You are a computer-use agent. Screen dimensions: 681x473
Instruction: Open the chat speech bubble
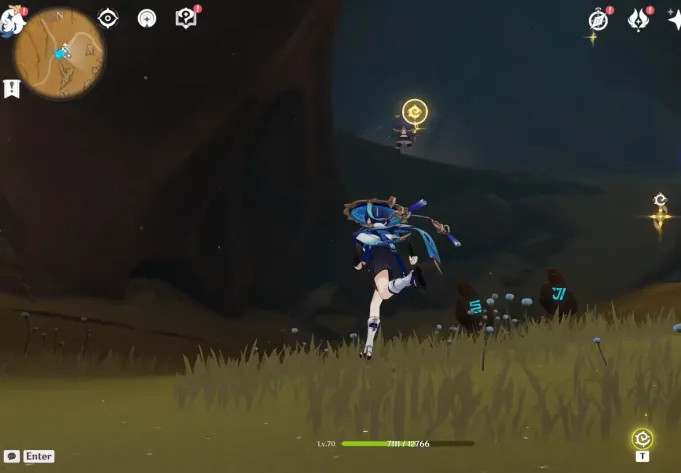(12, 456)
